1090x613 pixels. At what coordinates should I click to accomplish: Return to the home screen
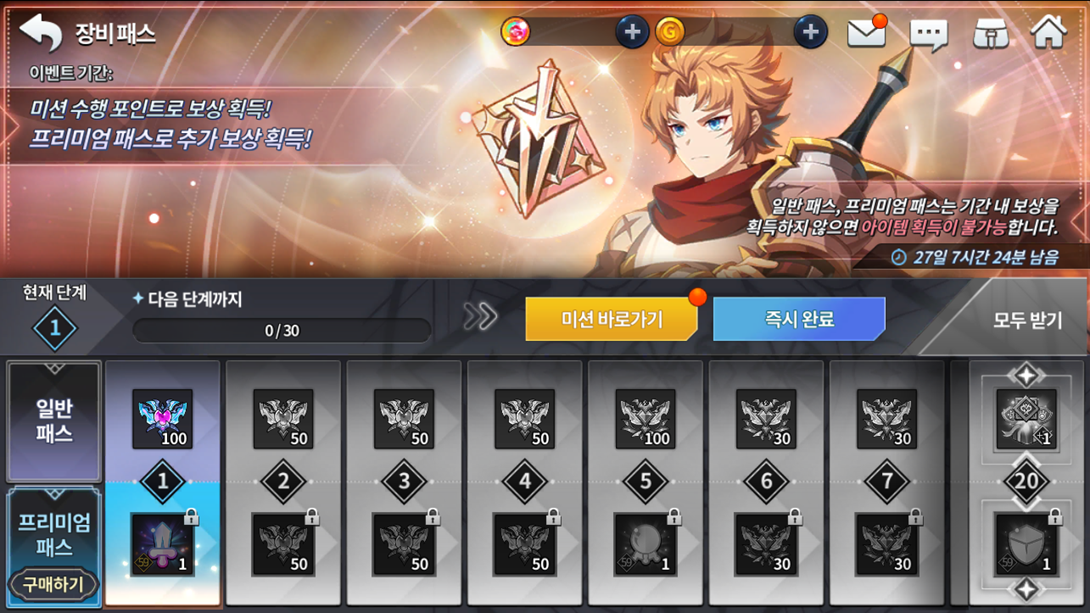click(1049, 32)
